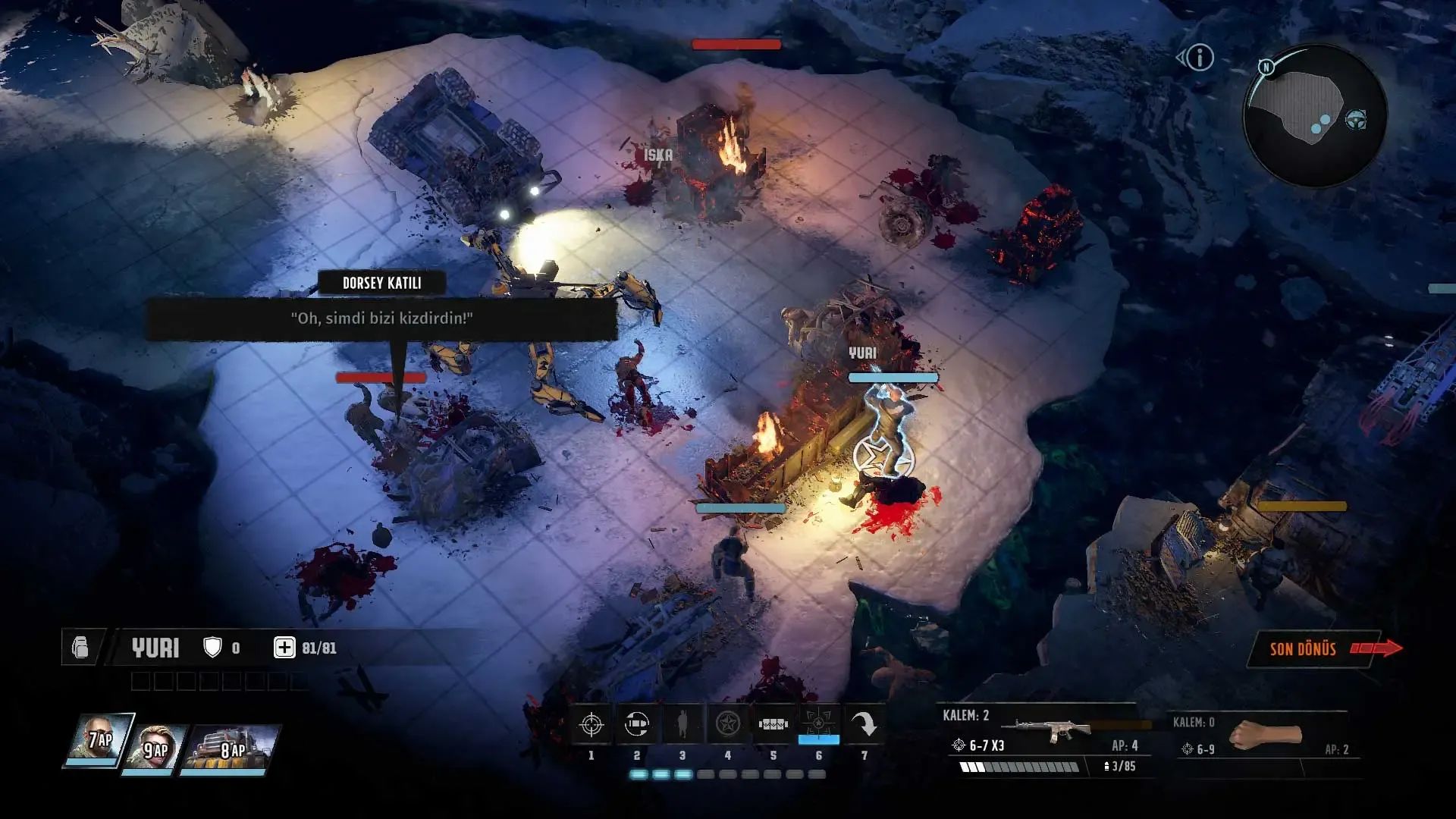This screenshot has height=819, width=1456.
Task: Equip the assault rifle weapon slot
Action: point(1051,730)
